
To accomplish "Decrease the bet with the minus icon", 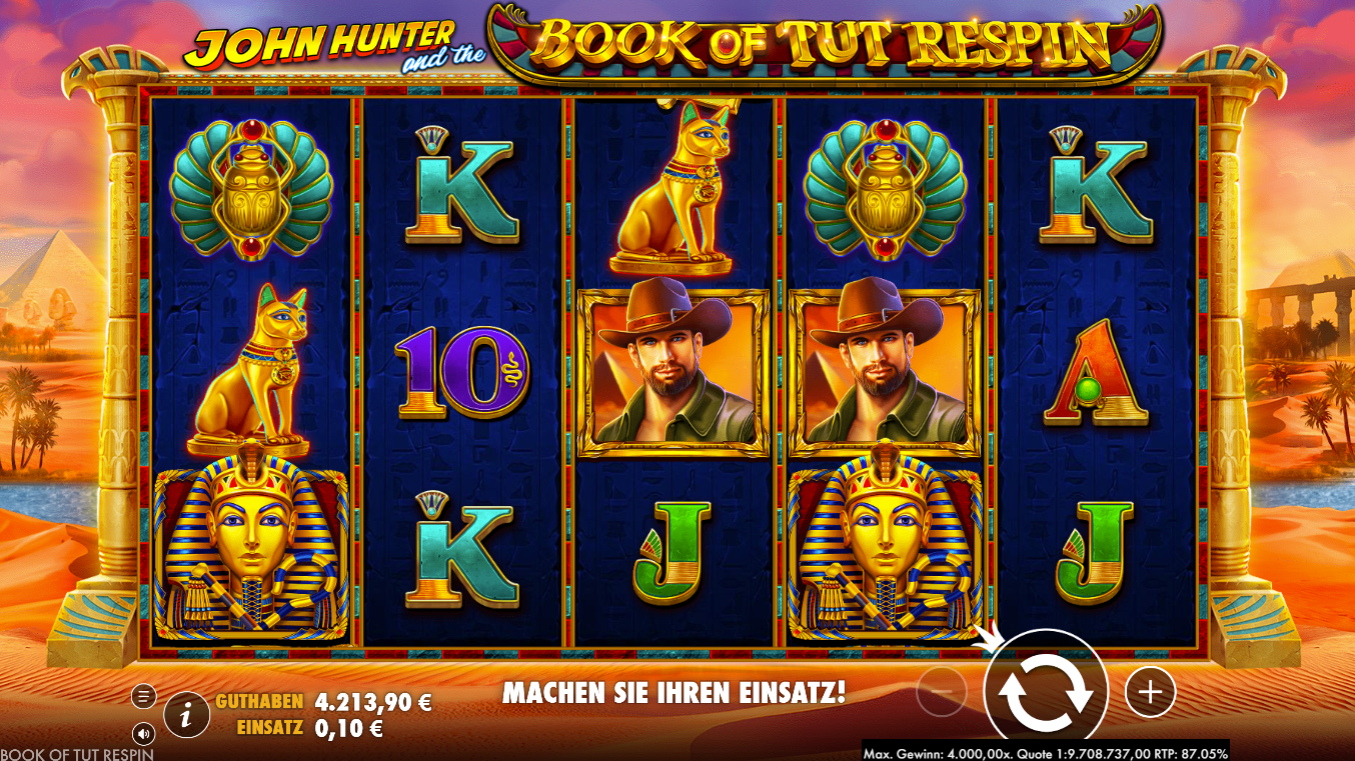I will (x=941, y=690).
